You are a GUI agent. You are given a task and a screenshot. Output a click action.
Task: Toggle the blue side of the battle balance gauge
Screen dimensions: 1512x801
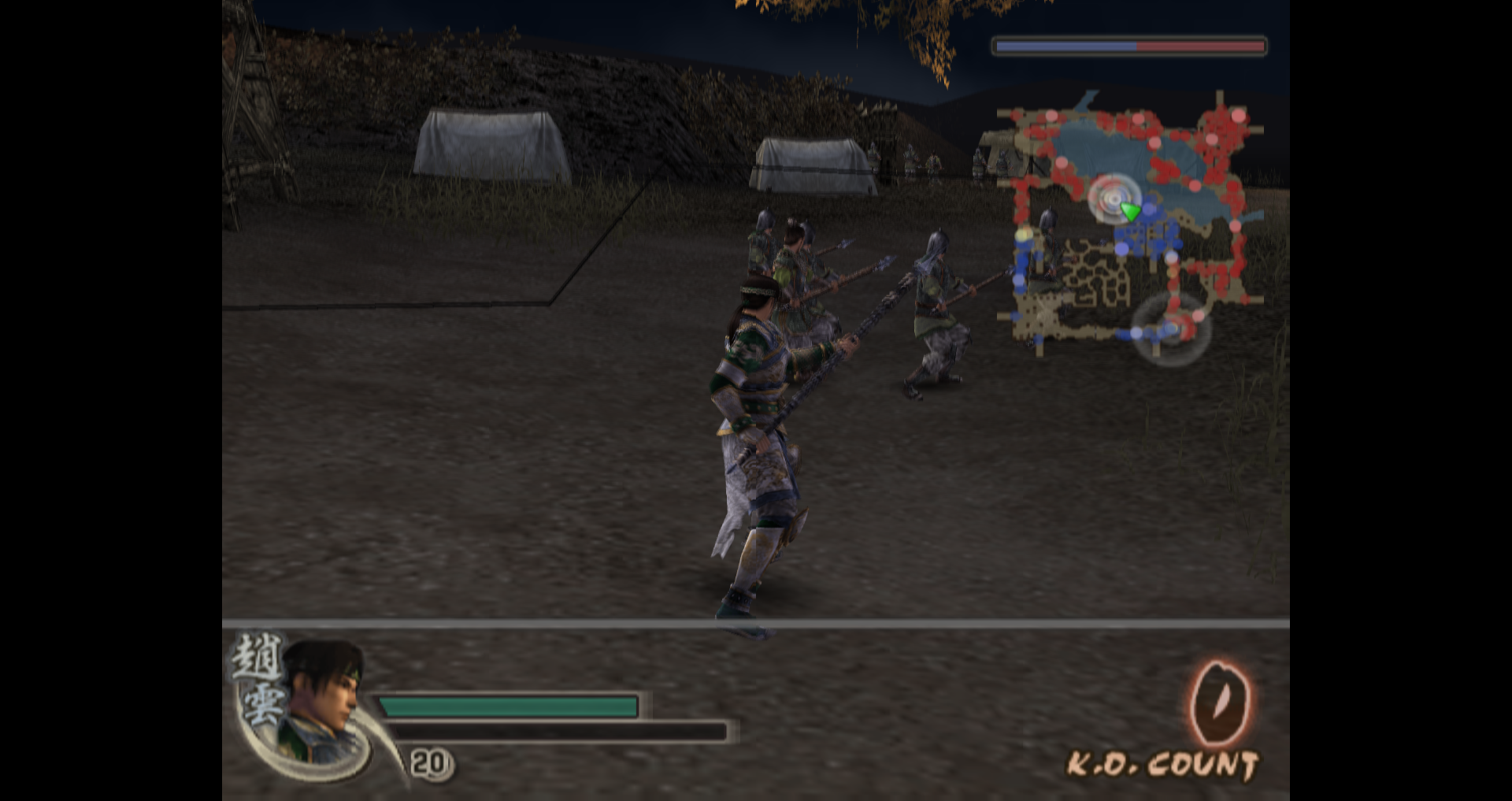[x=1063, y=47]
